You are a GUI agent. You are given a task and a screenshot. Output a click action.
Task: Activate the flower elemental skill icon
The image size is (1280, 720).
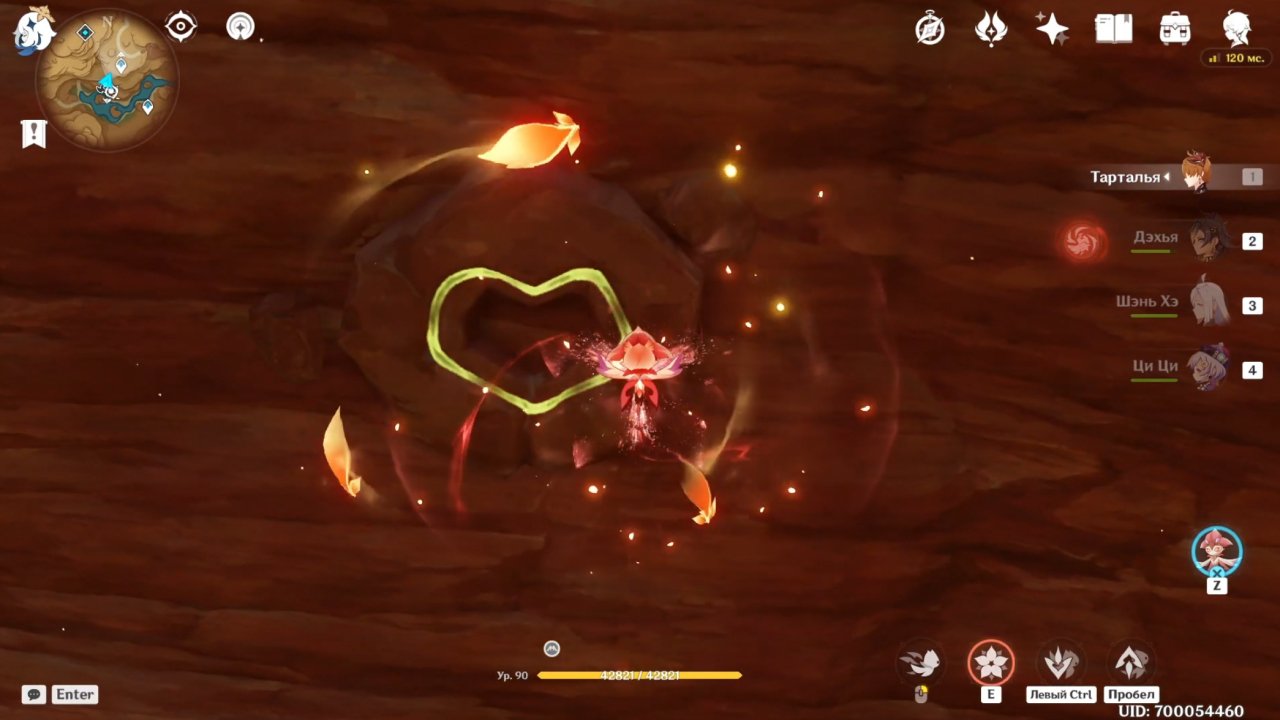pyautogui.click(x=990, y=662)
